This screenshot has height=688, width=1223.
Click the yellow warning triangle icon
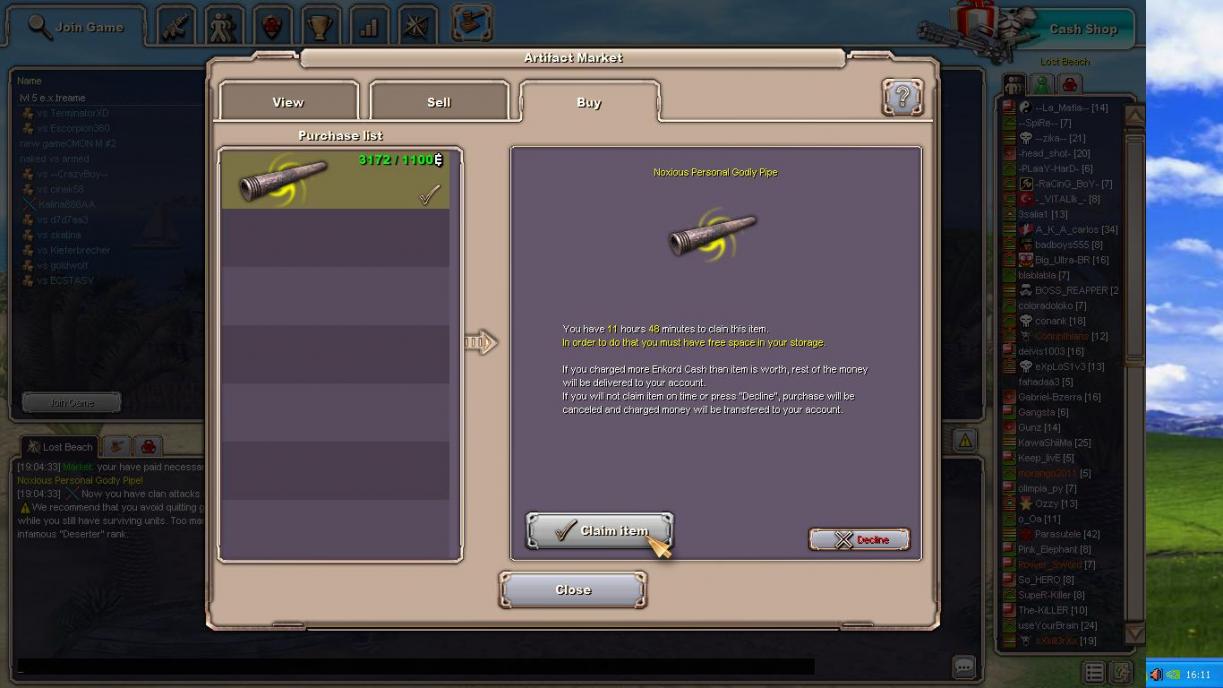coord(965,440)
